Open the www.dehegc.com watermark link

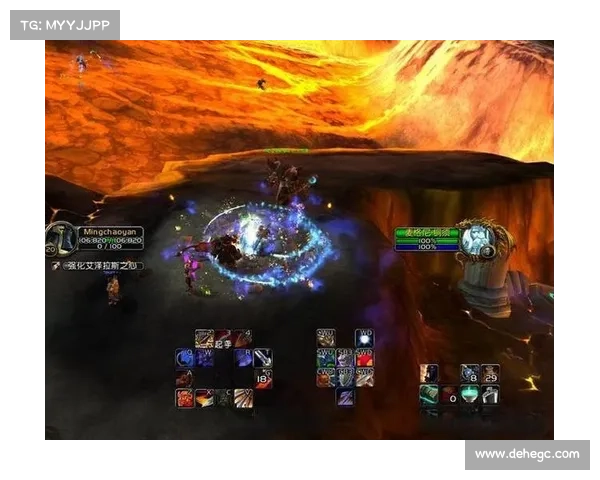[x=527, y=455]
